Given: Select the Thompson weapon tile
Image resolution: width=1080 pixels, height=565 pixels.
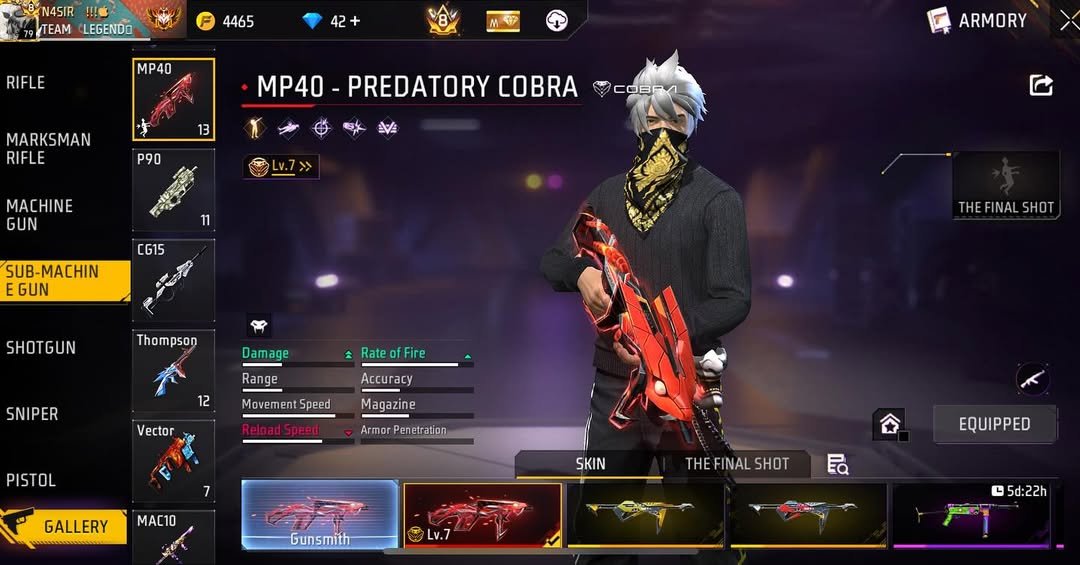Looking at the screenshot, I should (173, 371).
